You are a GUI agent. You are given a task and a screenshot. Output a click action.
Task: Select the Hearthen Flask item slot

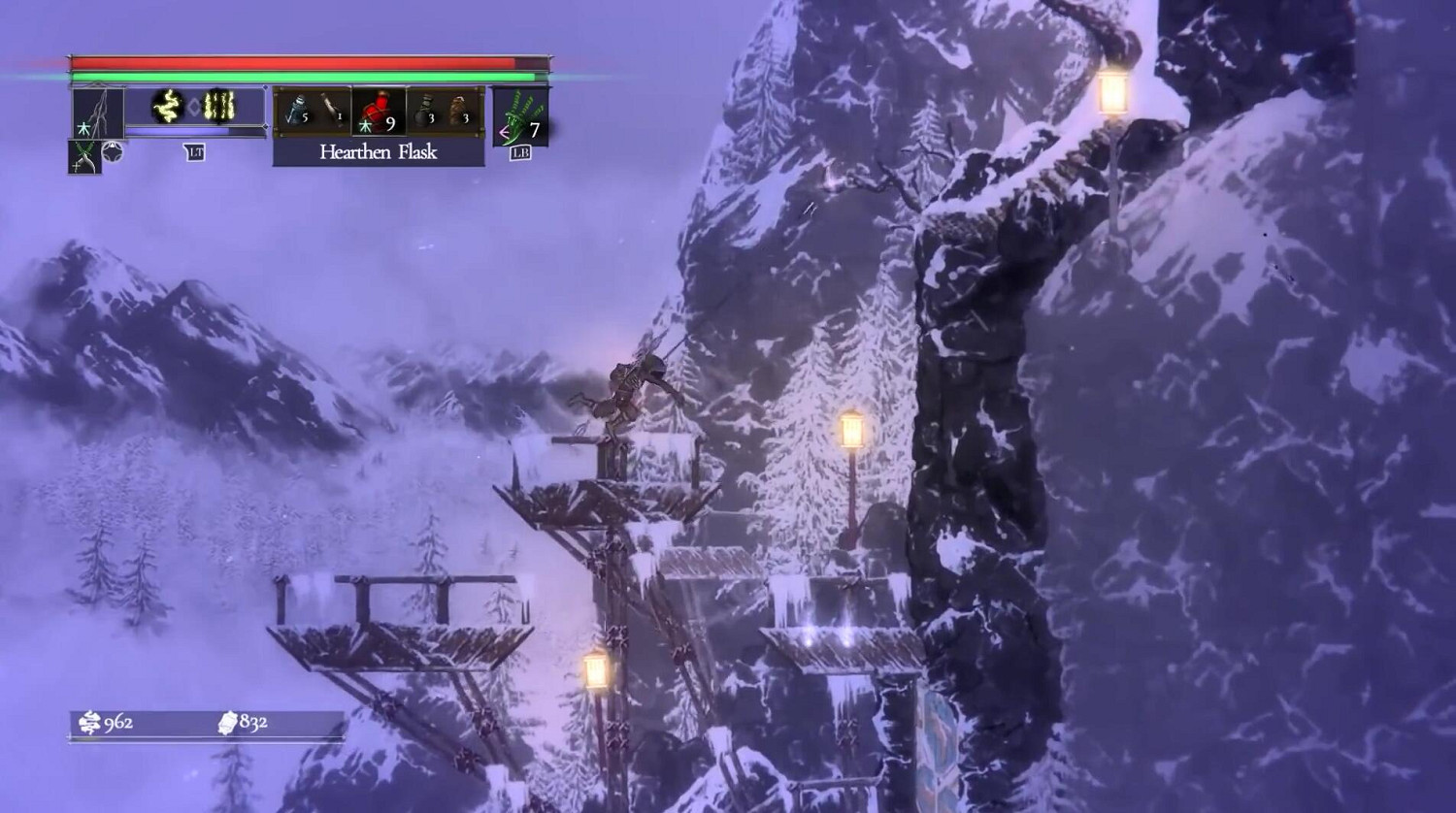point(380,112)
